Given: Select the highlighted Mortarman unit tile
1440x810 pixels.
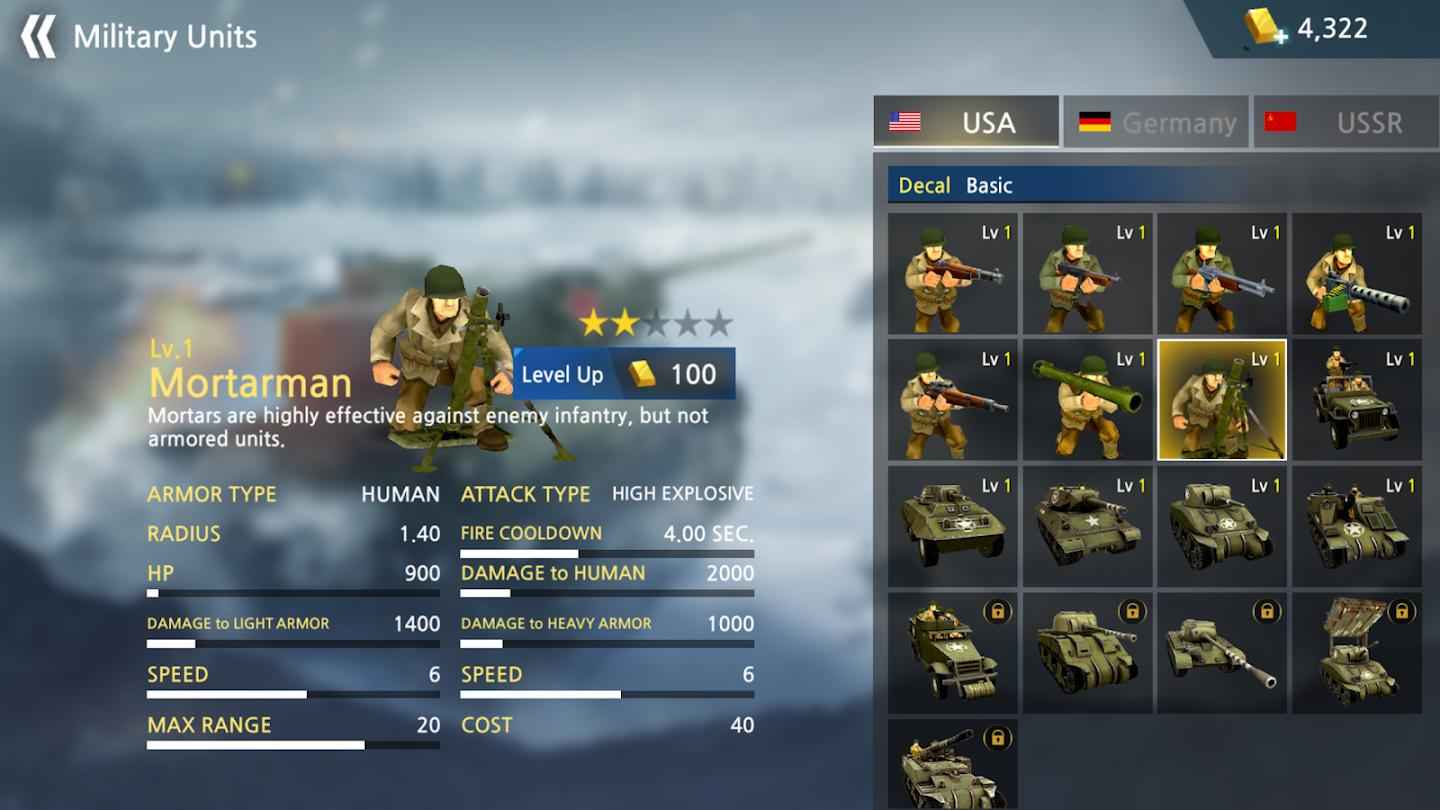Looking at the screenshot, I should point(1222,400).
